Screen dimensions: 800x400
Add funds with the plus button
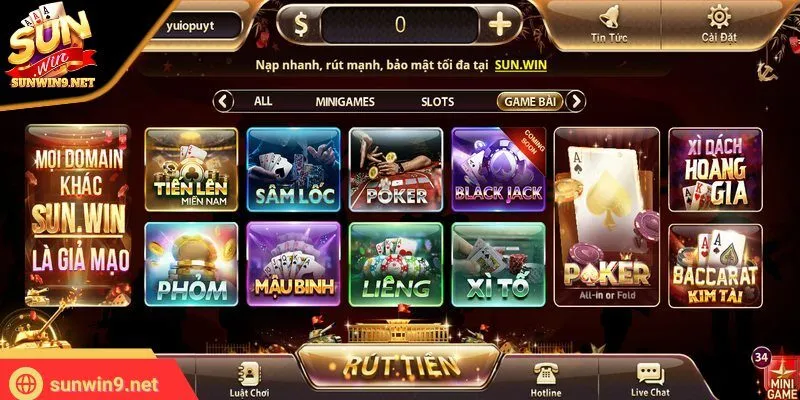499,25
